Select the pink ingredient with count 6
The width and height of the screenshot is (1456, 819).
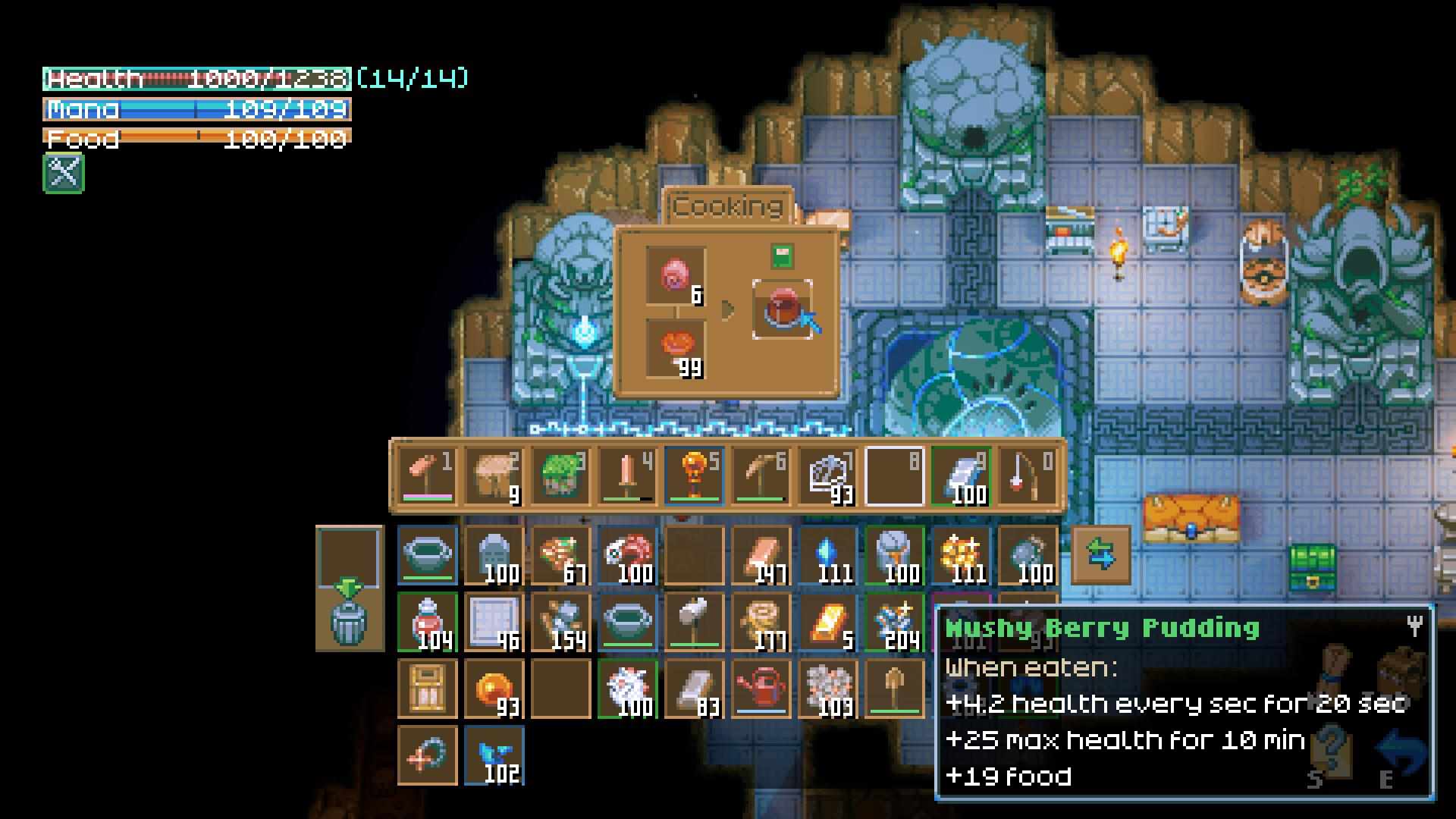(675, 275)
